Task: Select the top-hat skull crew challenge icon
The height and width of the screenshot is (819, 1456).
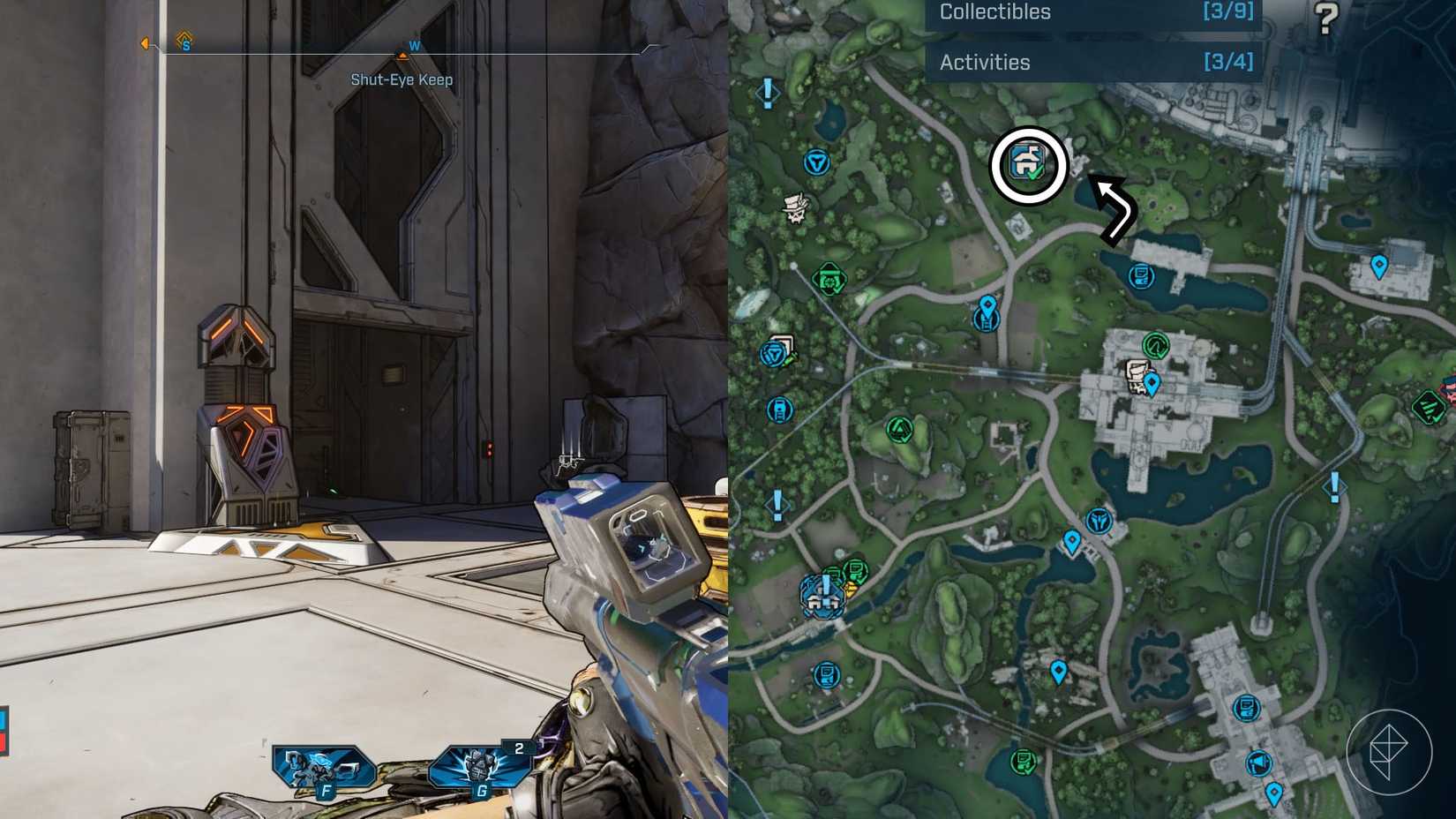Action: (x=798, y=209)
